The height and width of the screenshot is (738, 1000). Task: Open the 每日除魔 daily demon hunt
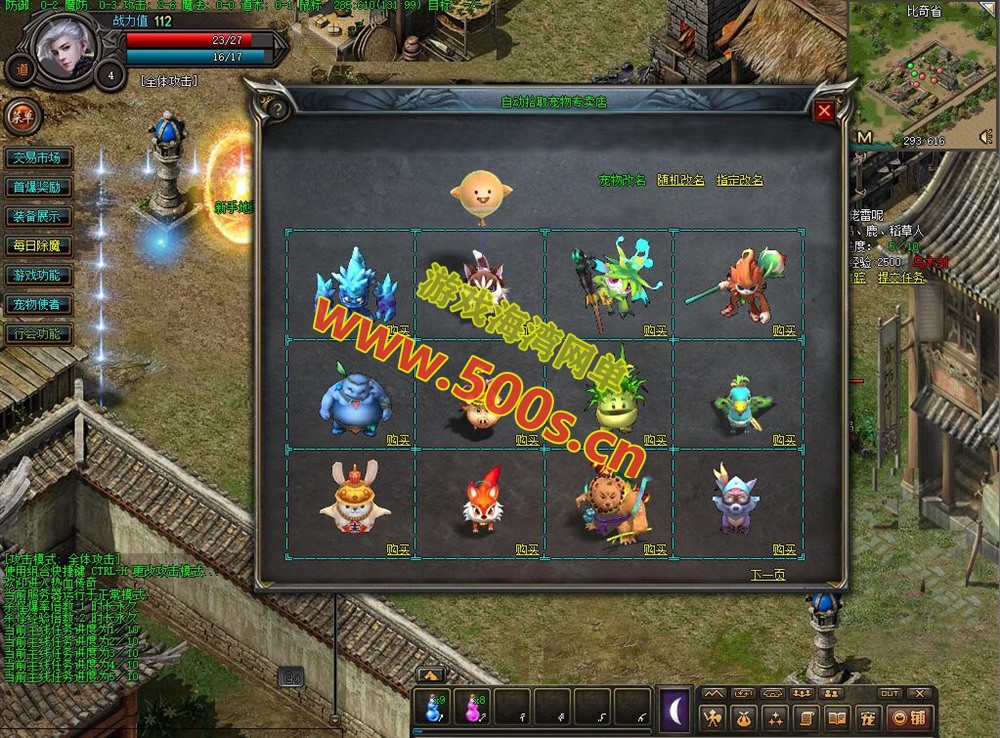37,245
